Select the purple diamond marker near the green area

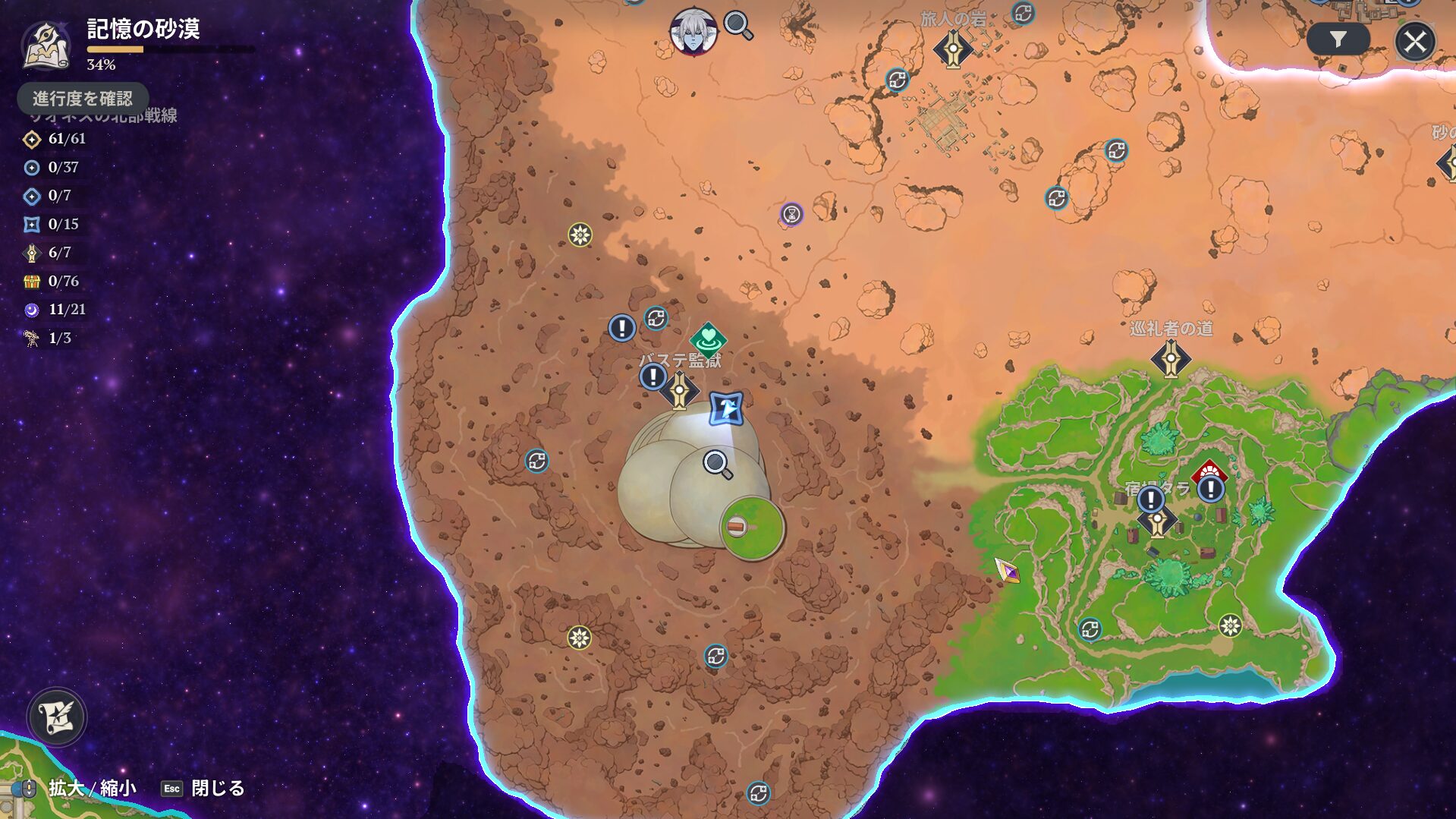pyautogui.click(x=1007, y=570)
